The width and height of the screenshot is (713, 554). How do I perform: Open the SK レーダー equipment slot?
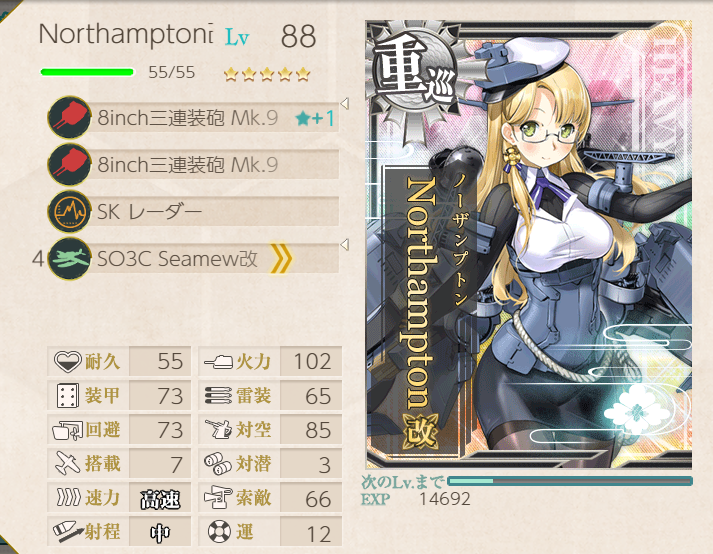click(x=195, y=211)
